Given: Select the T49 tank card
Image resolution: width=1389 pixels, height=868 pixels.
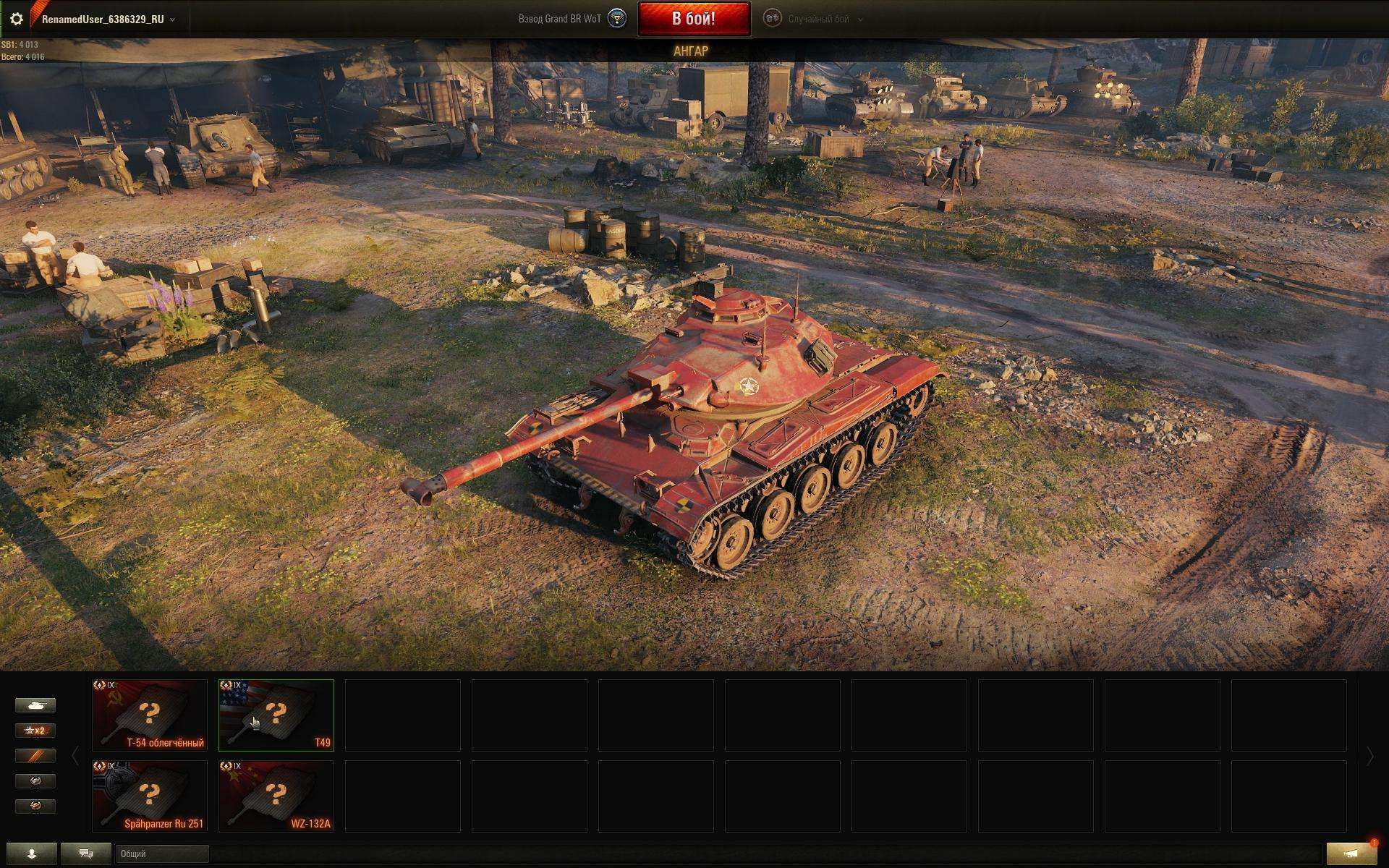Looking at the screenshot, I should 276,715.
